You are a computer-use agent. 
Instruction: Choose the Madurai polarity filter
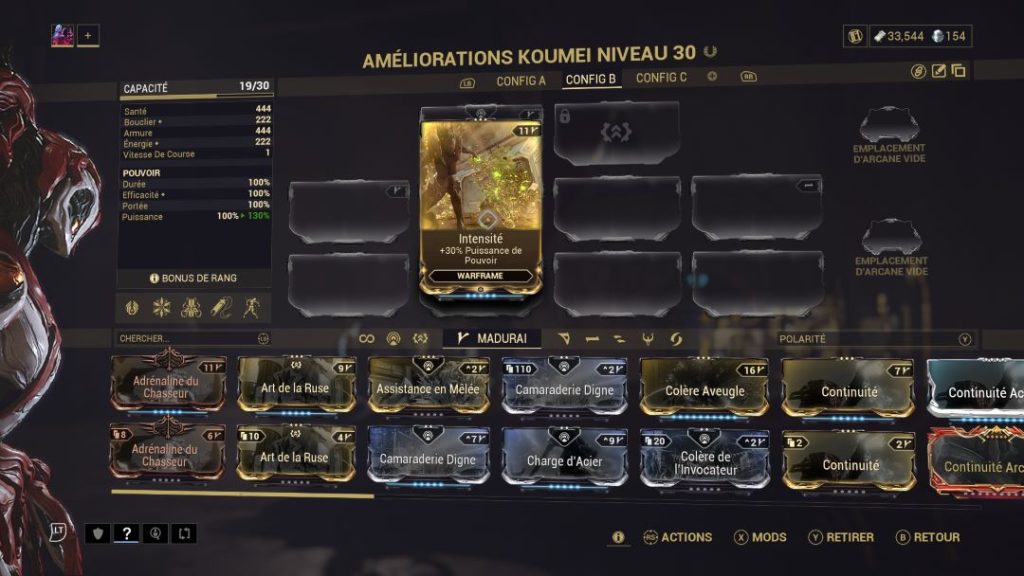(492, 339)
